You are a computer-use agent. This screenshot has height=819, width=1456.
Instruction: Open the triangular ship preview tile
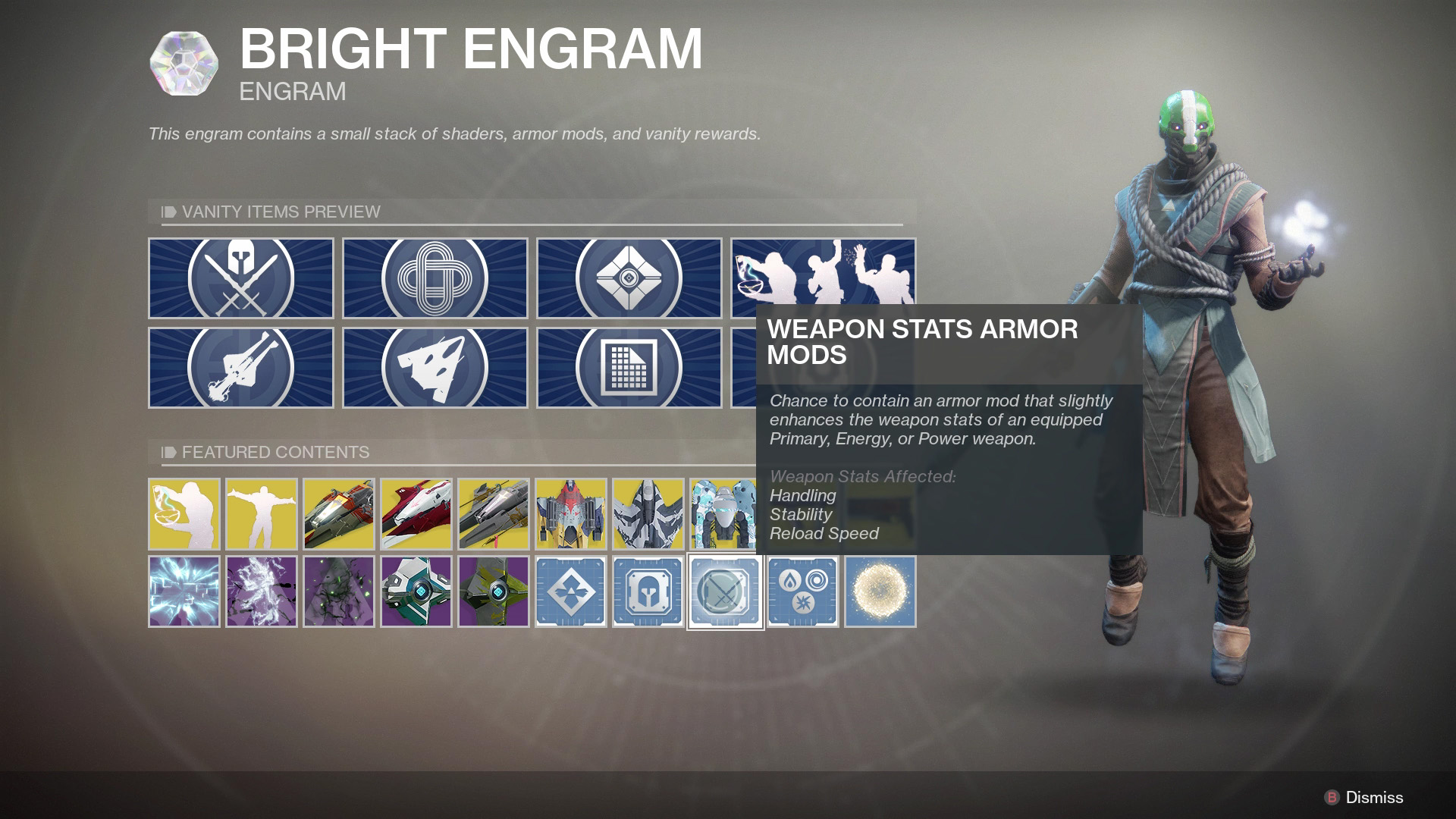pos(435,368)
